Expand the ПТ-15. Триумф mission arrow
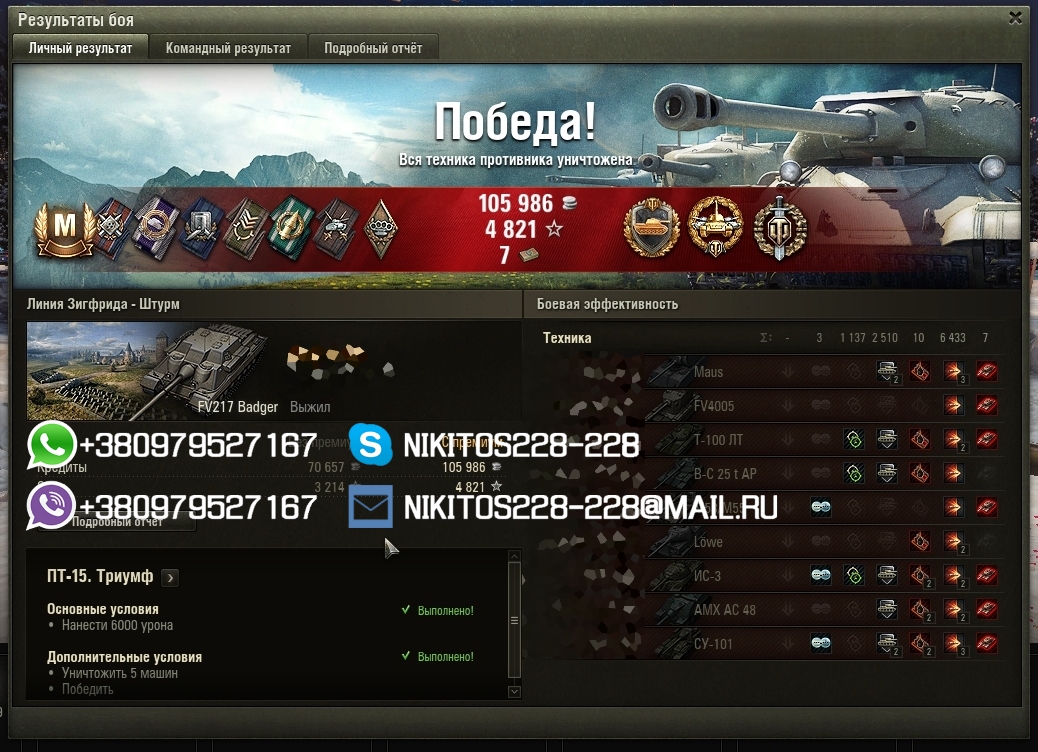The width and height of the screenshot is (1038, 752). (x=170, y=577)
